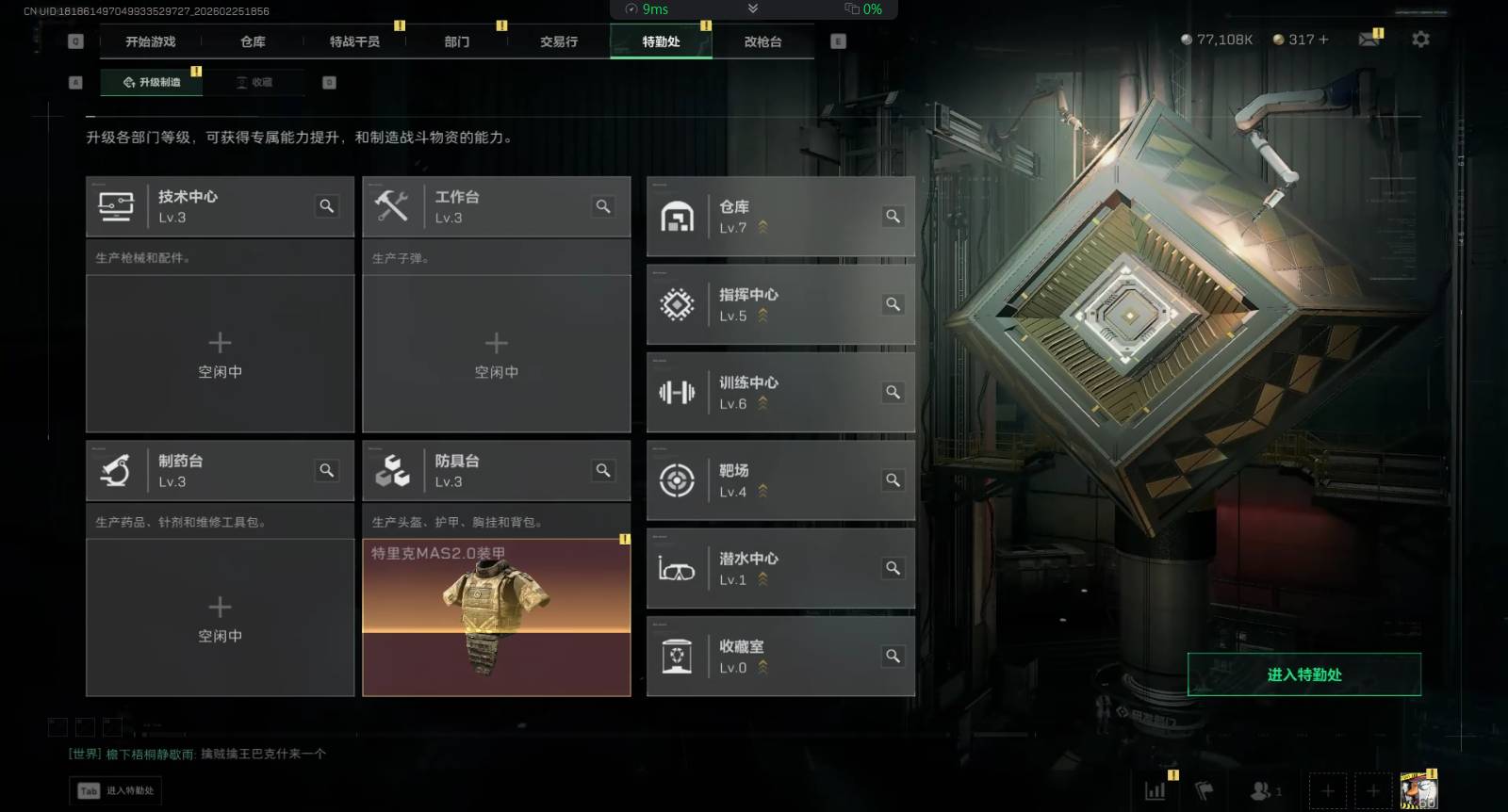Open the 潜水中心 department row
The width and height of the screenshot is (1508, 812).
780,568
